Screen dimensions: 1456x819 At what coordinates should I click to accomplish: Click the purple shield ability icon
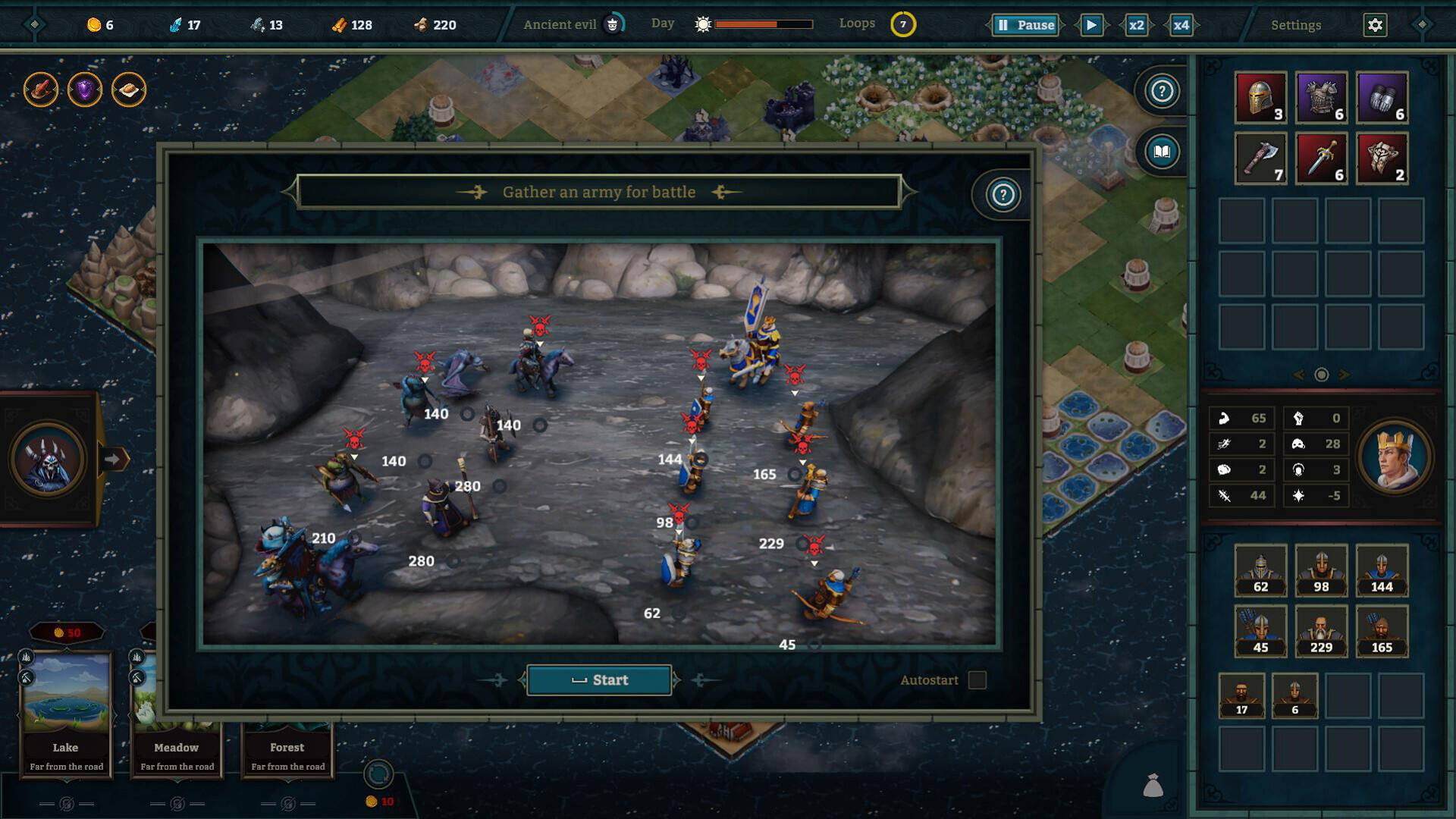tap(85, 90)
